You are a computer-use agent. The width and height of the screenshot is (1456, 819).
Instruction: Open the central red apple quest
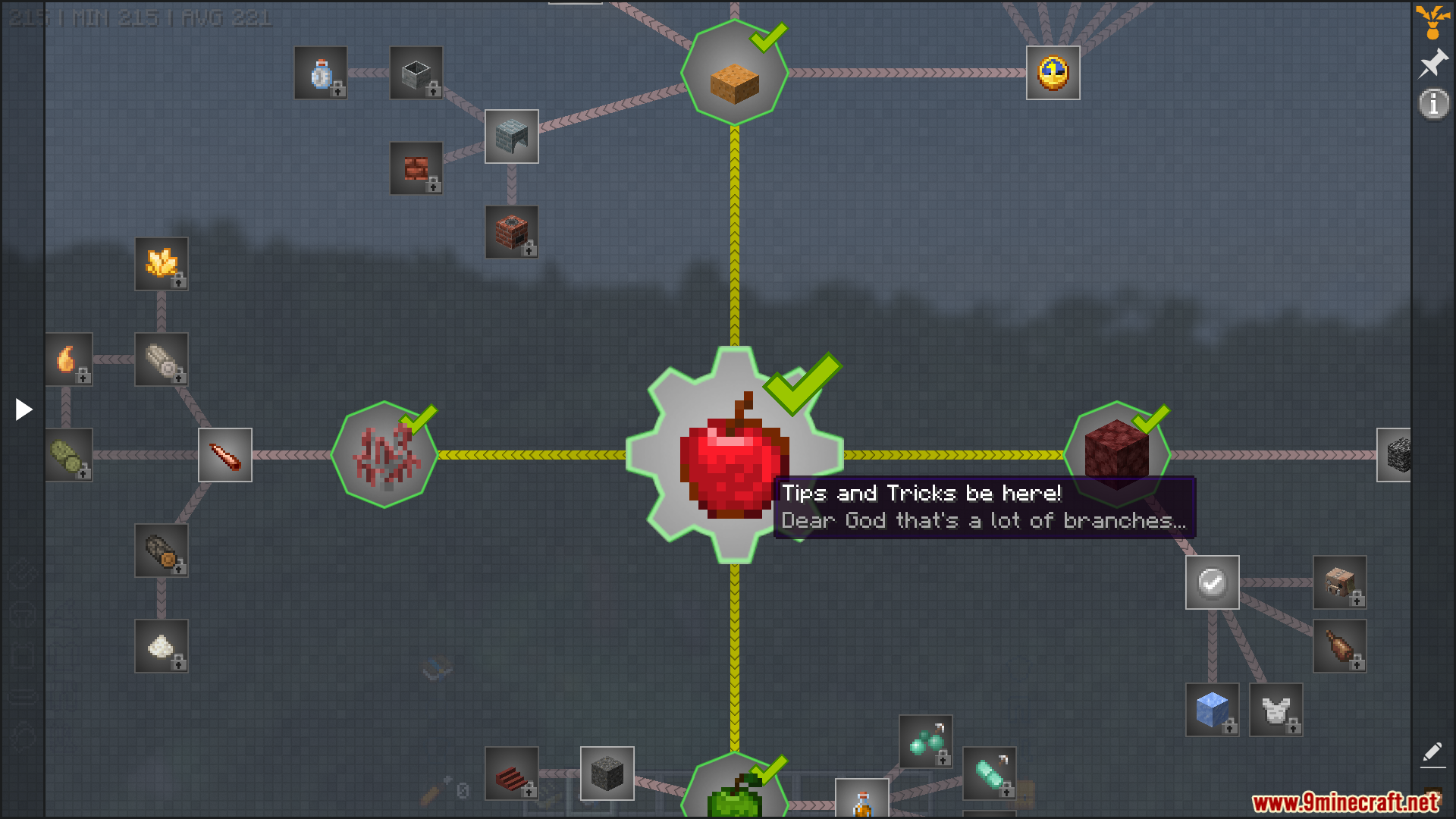point(733,455)
